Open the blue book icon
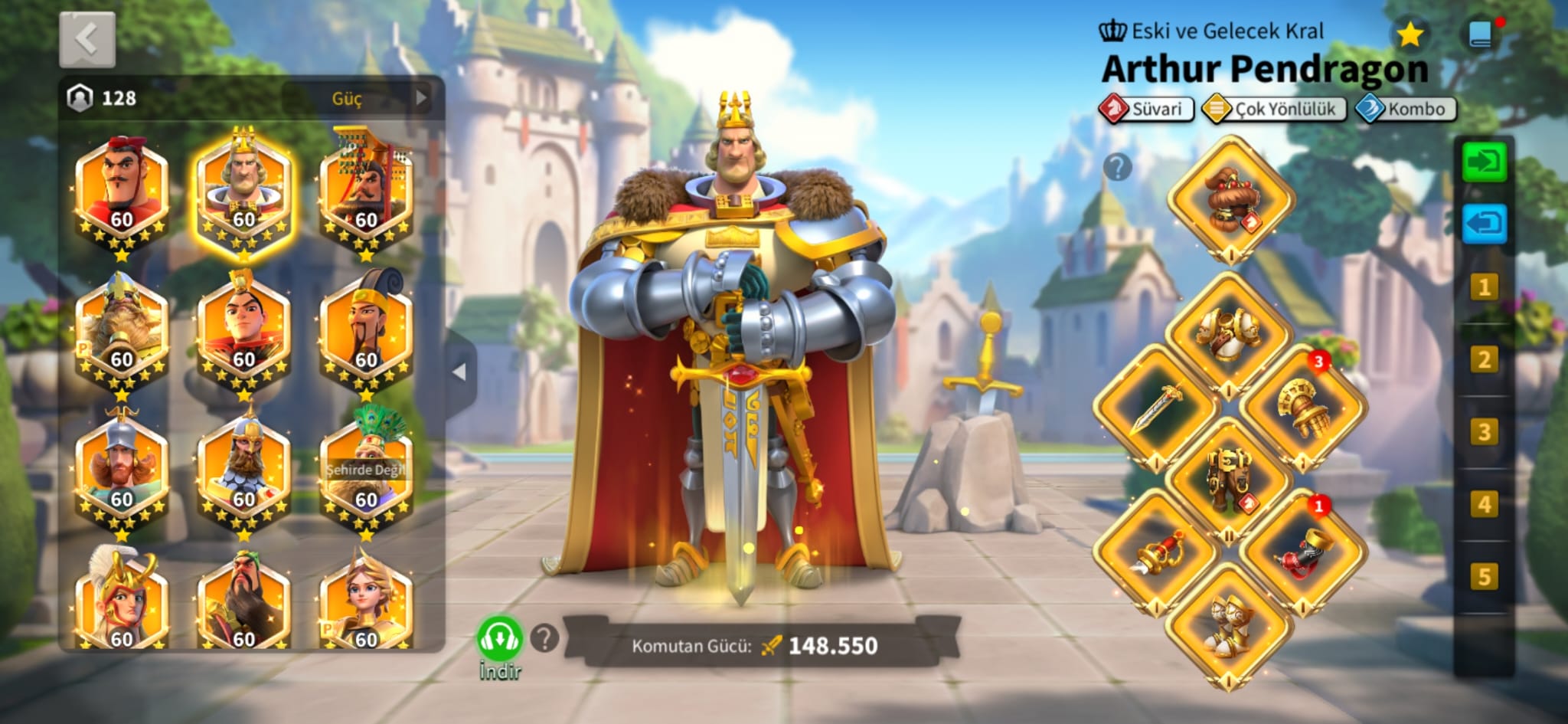The image size is (1568, 724). point(1481,34)
